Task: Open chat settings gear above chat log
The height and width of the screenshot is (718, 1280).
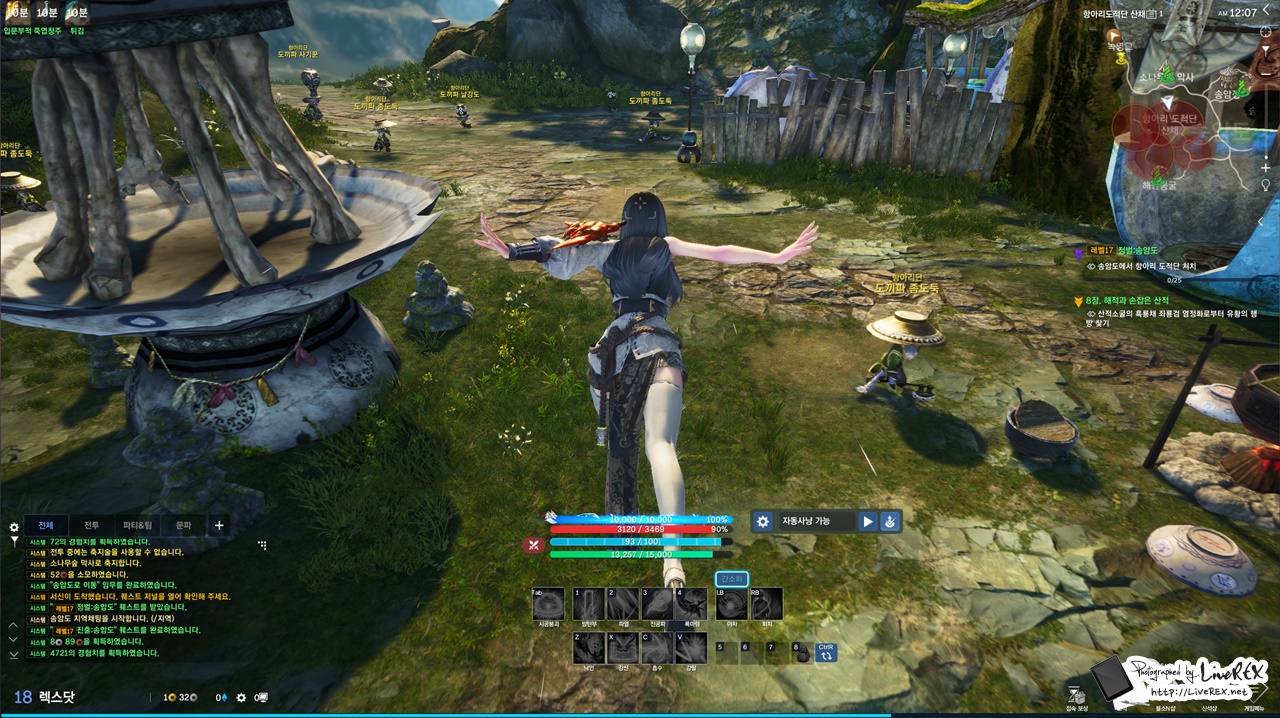Action: (x=14, y=526)
